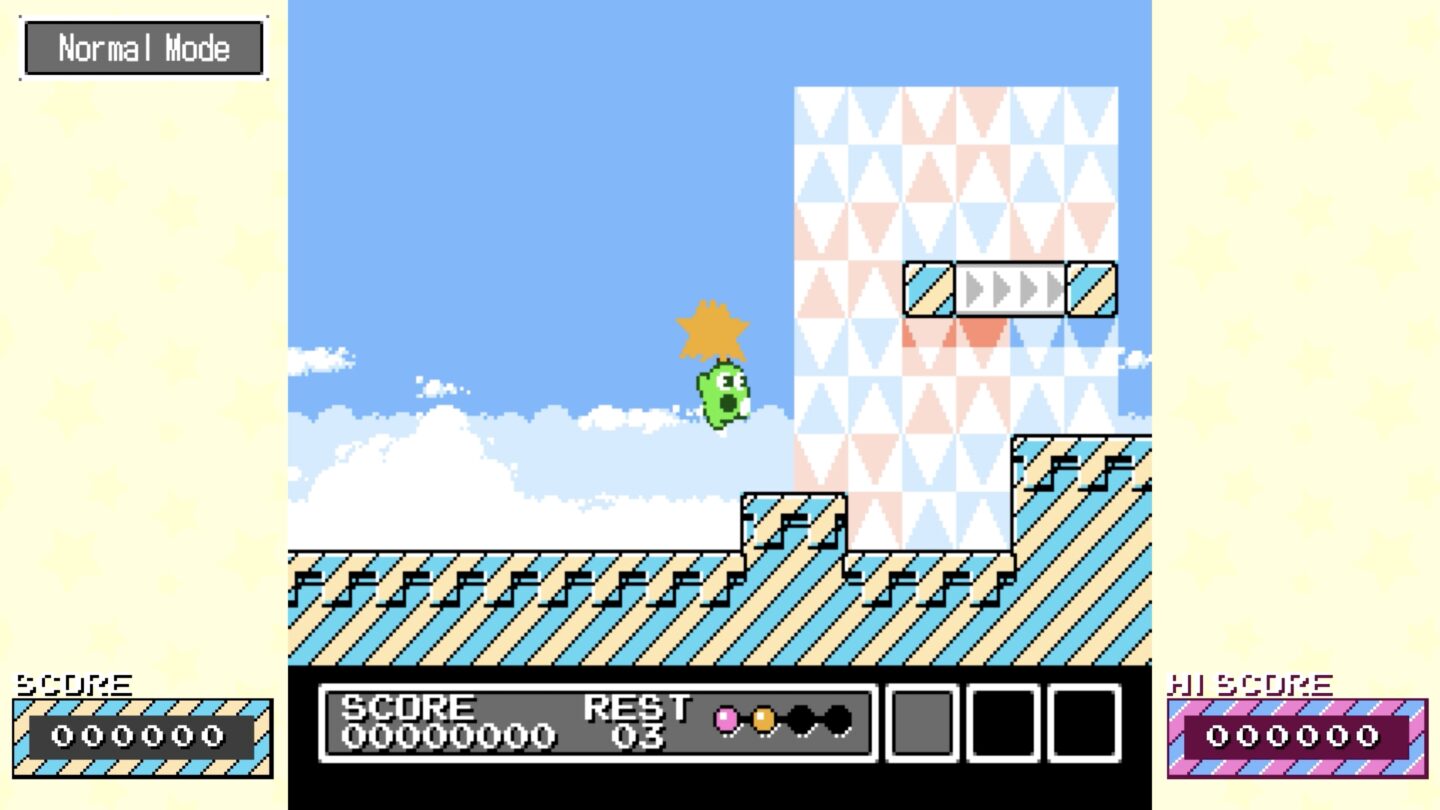
Task: Click the Normal Mode label text
Action: [x=143, y=46]
